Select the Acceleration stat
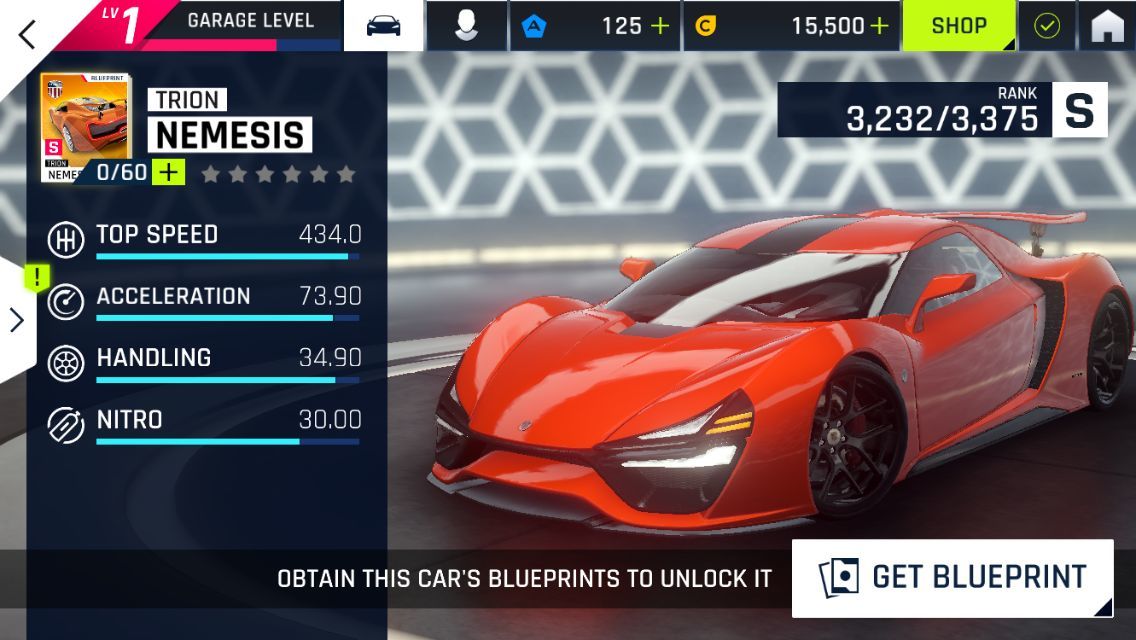1136x640 pixels. 204,301
